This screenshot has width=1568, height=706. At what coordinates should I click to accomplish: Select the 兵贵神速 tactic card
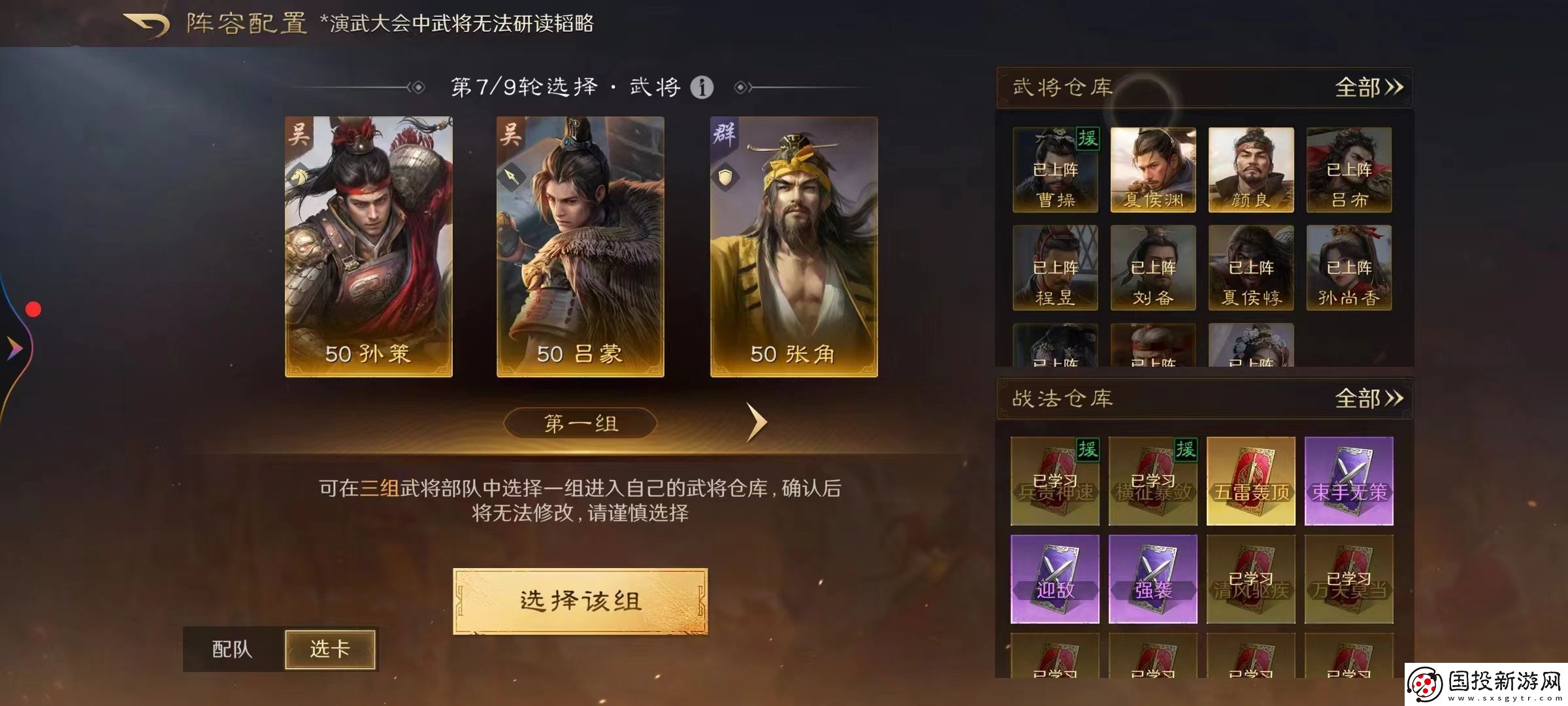point(1054,482)
